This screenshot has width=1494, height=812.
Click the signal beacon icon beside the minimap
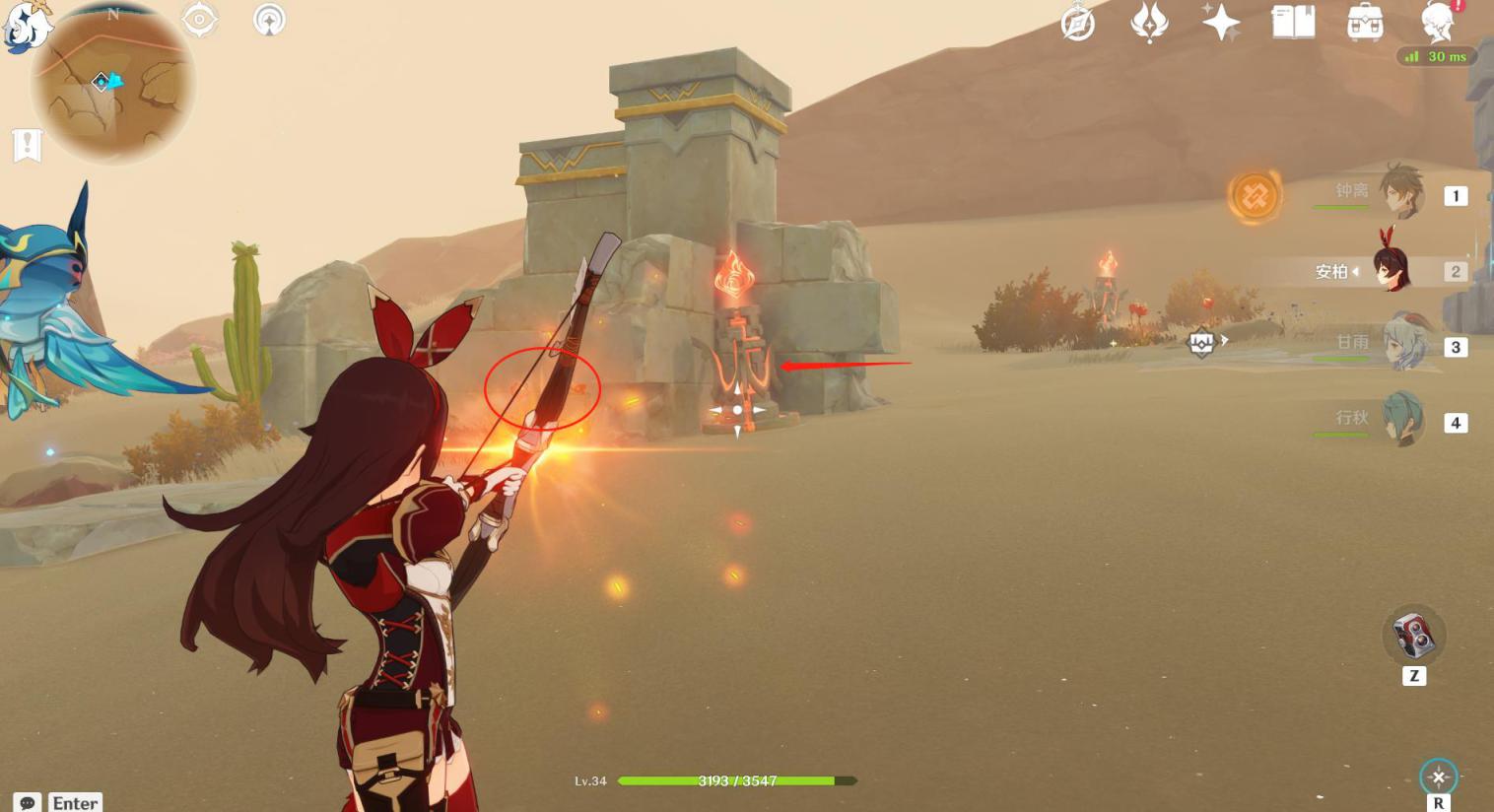[269, 20]
